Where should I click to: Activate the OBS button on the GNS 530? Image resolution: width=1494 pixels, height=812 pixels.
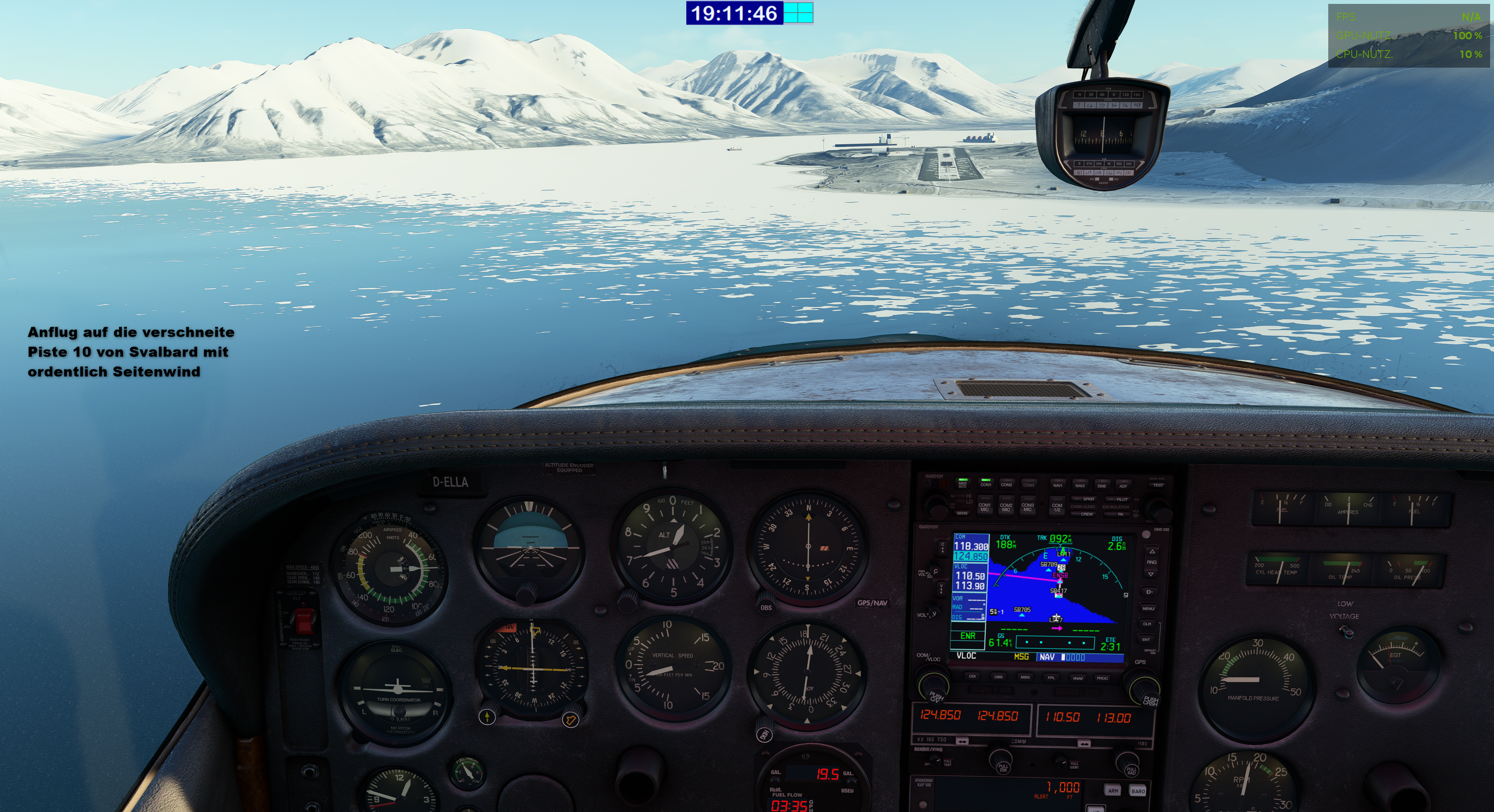click(998, 677)
